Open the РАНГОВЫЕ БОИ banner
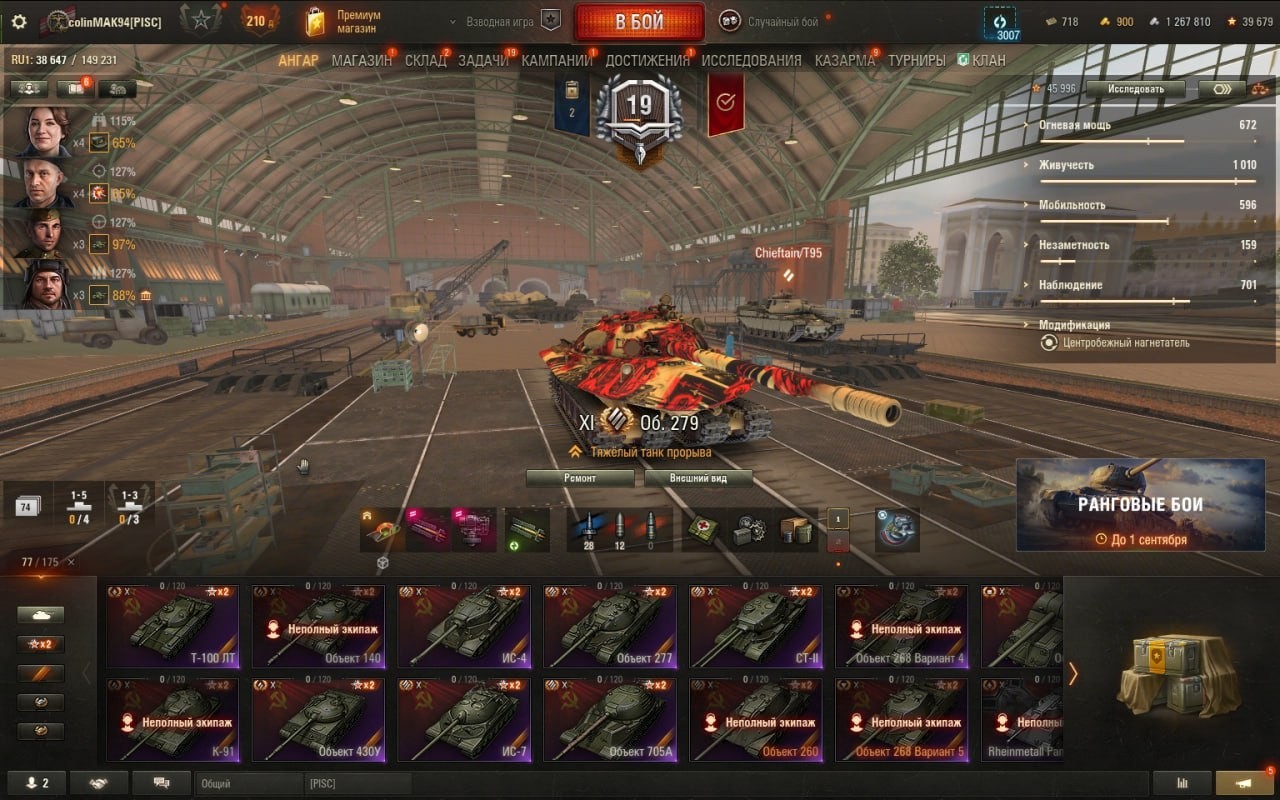Screen dimensions: 1280x800 [1140, 505]
